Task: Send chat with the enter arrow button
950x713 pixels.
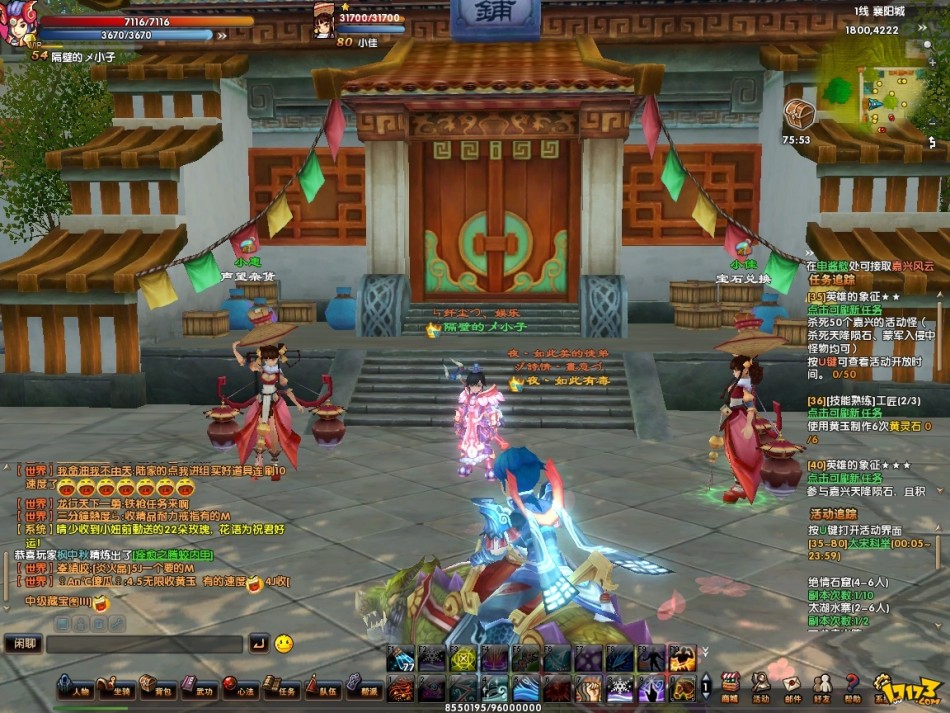Action: tap(258, 643)
